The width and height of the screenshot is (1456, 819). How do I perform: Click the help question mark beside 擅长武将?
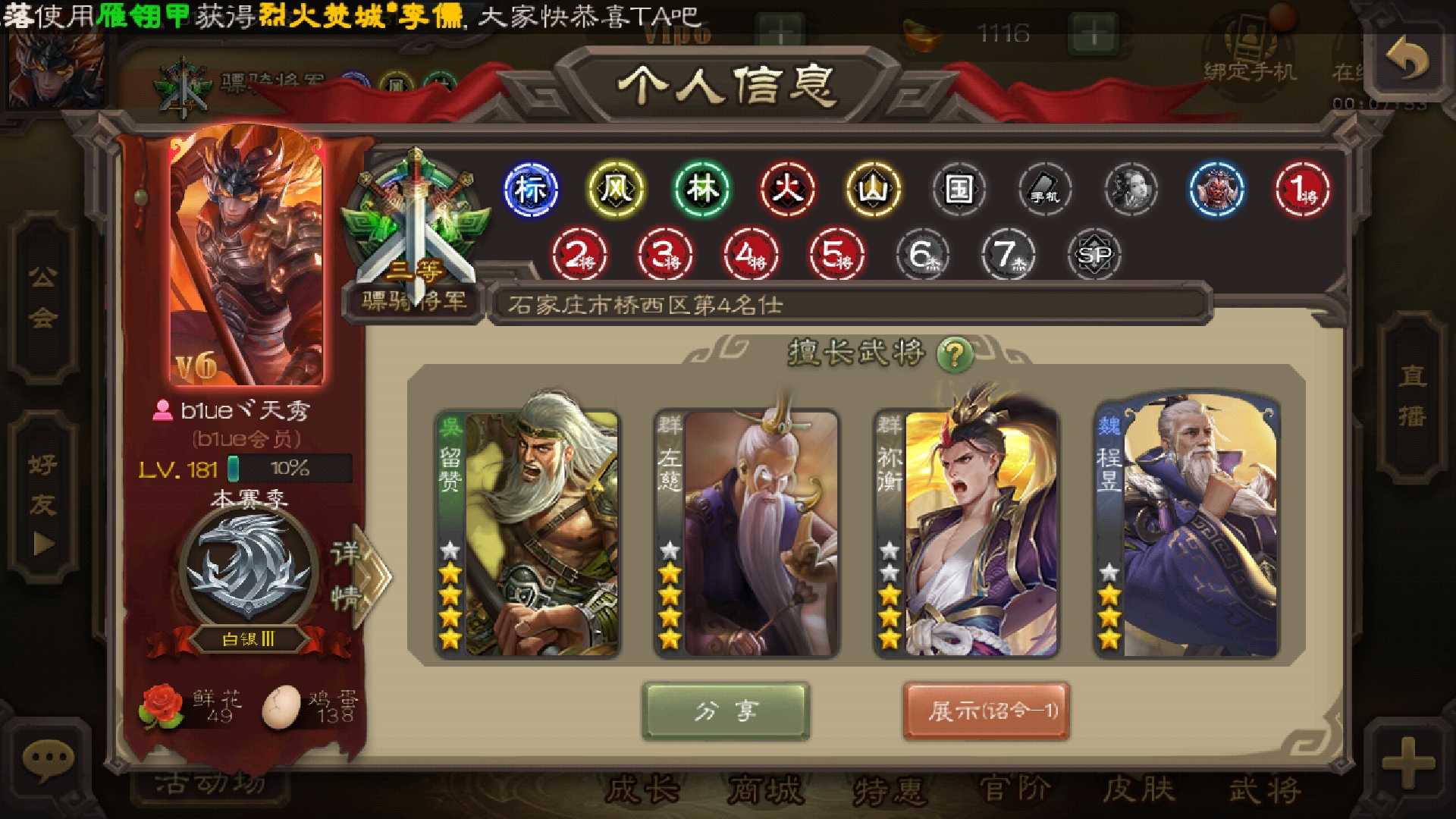(957, 353)
